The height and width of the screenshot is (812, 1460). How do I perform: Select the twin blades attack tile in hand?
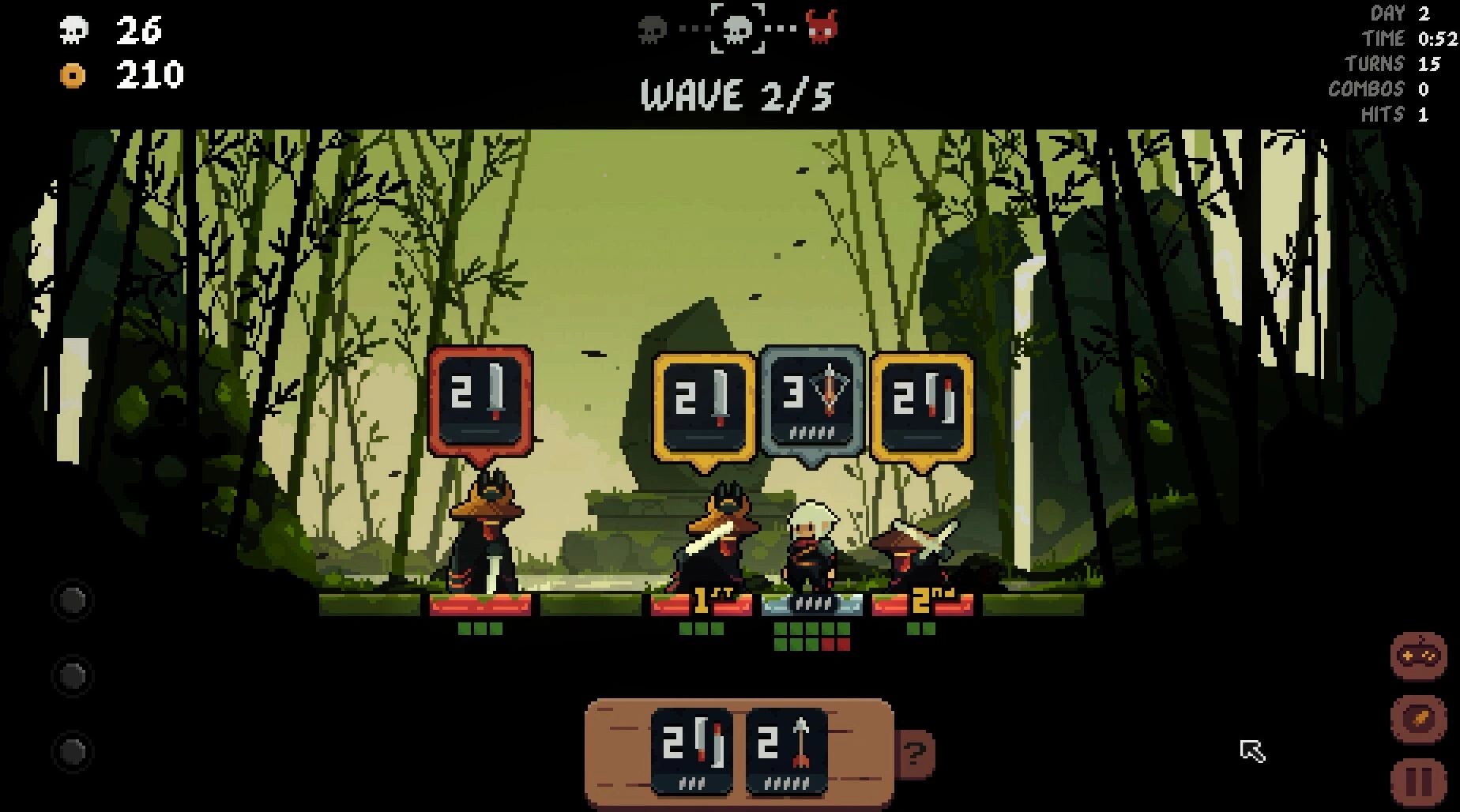coord(691,751)
